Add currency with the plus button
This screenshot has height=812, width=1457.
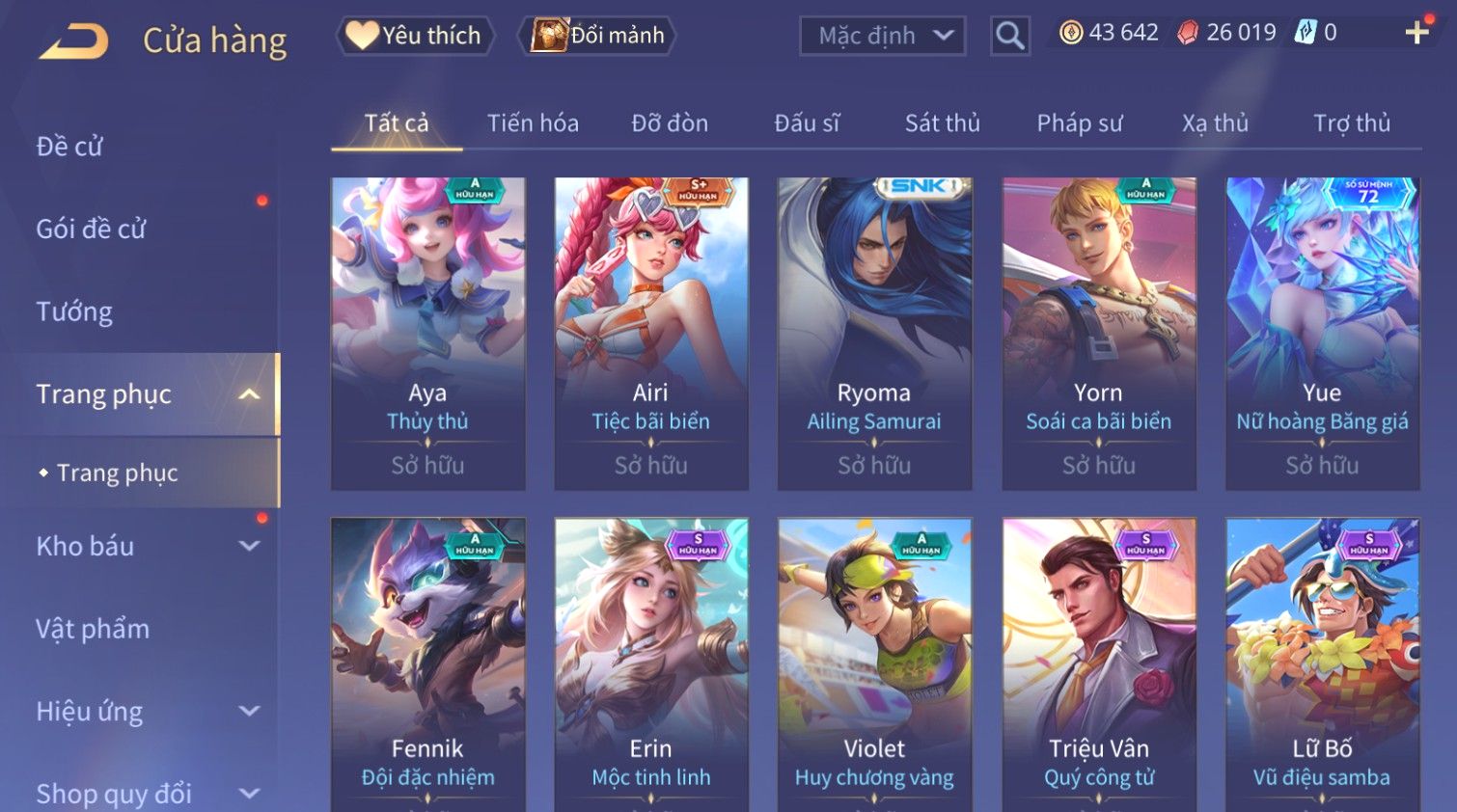point(1416,33)
